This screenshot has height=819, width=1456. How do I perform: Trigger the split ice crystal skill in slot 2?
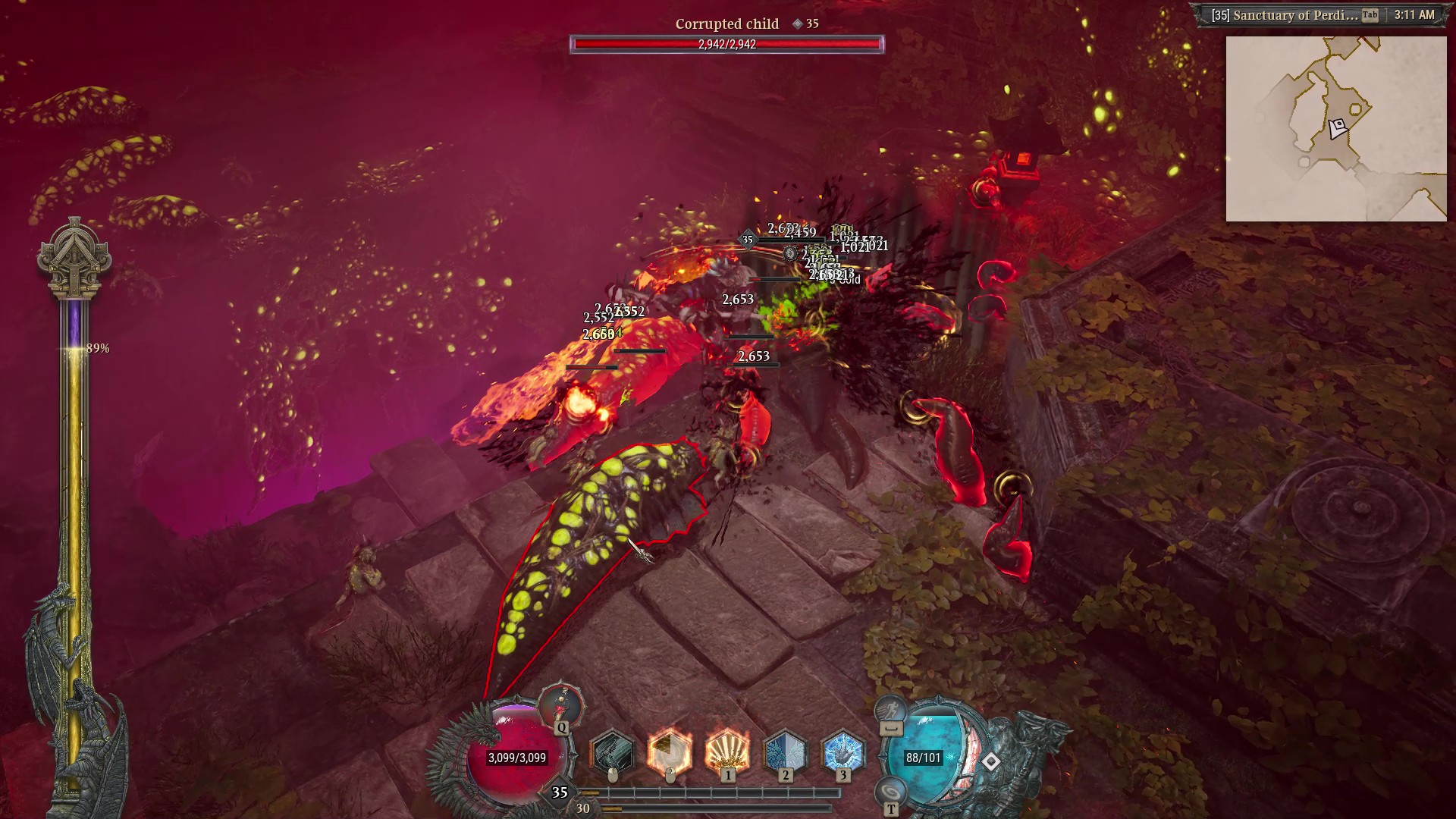tap(785, 752)
